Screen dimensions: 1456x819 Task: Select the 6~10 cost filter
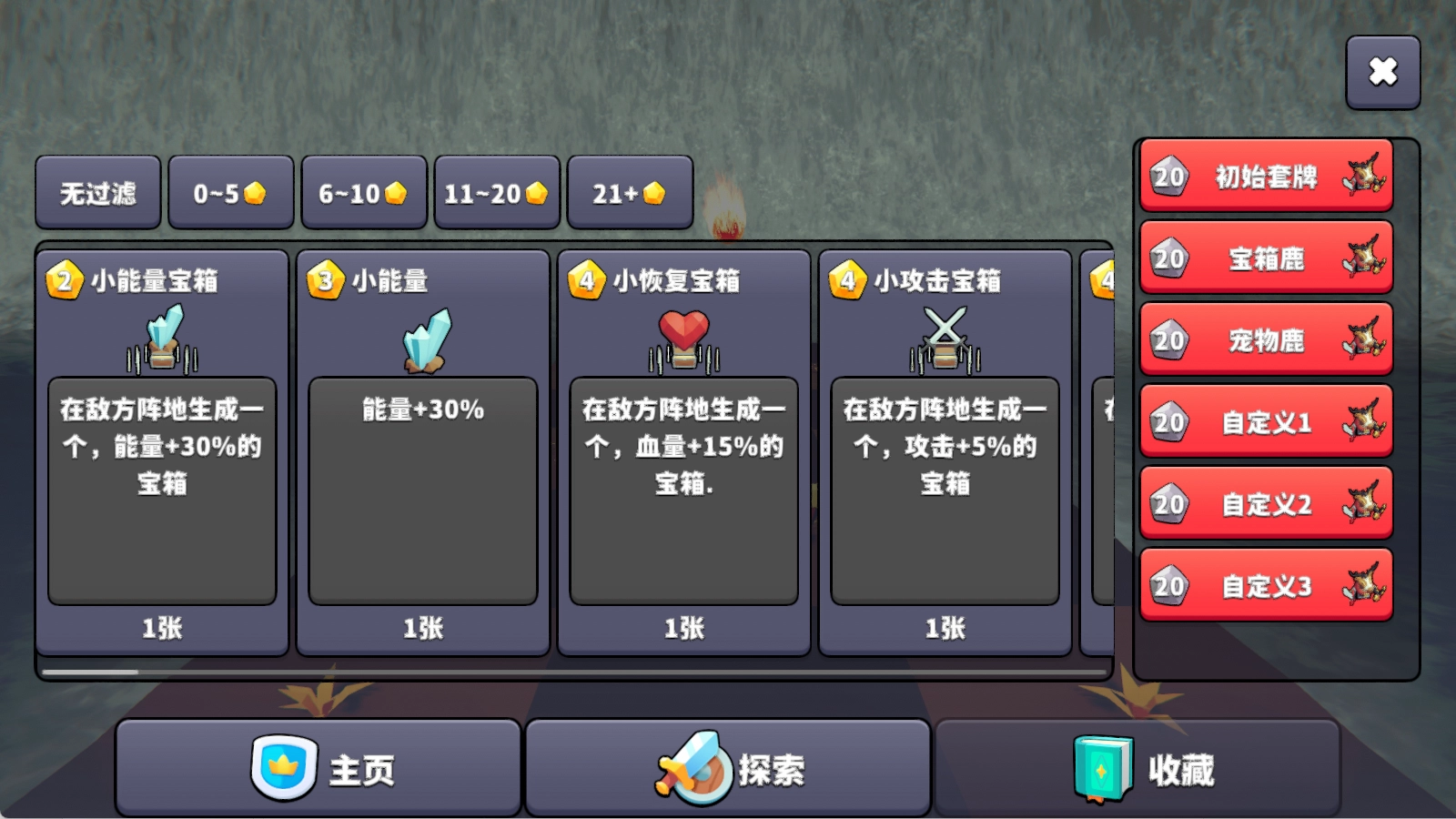click(x=363, y=192)
